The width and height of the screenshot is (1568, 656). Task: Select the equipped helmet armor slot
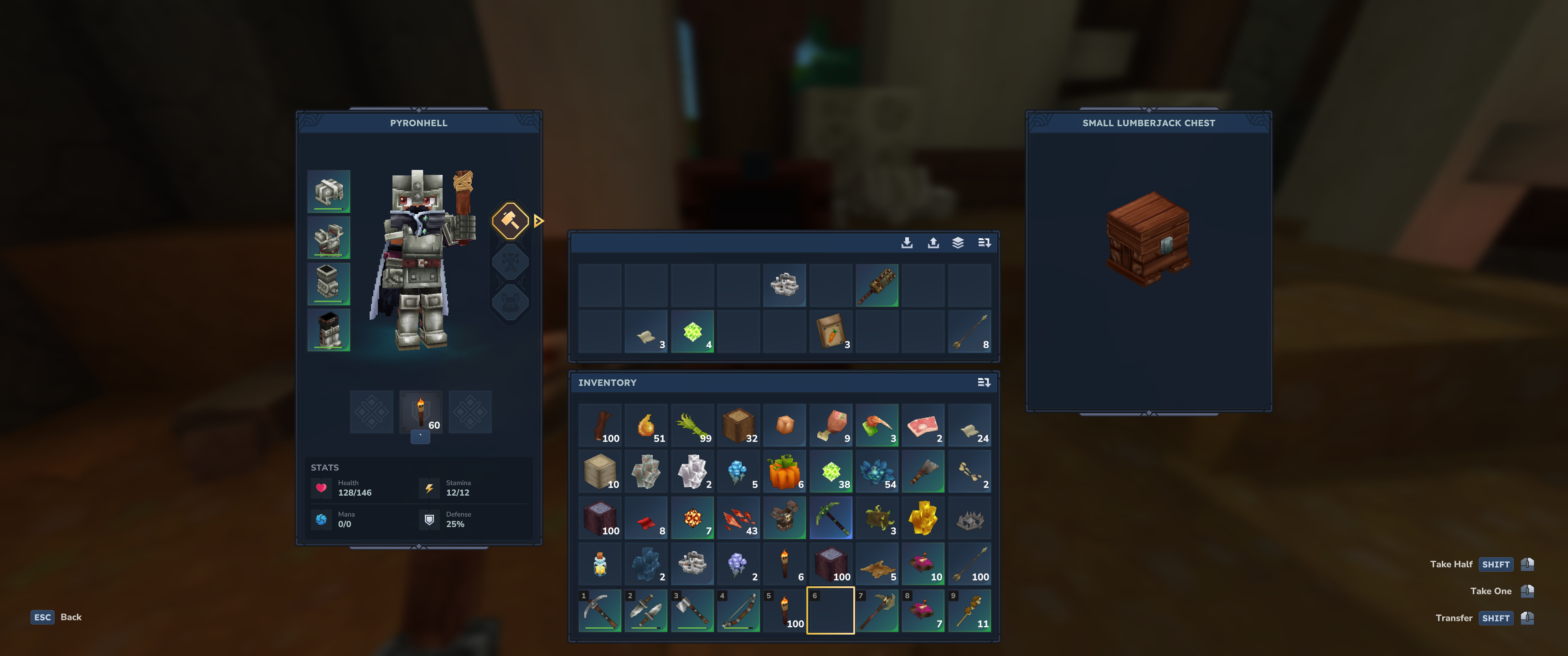coord(329,192)
